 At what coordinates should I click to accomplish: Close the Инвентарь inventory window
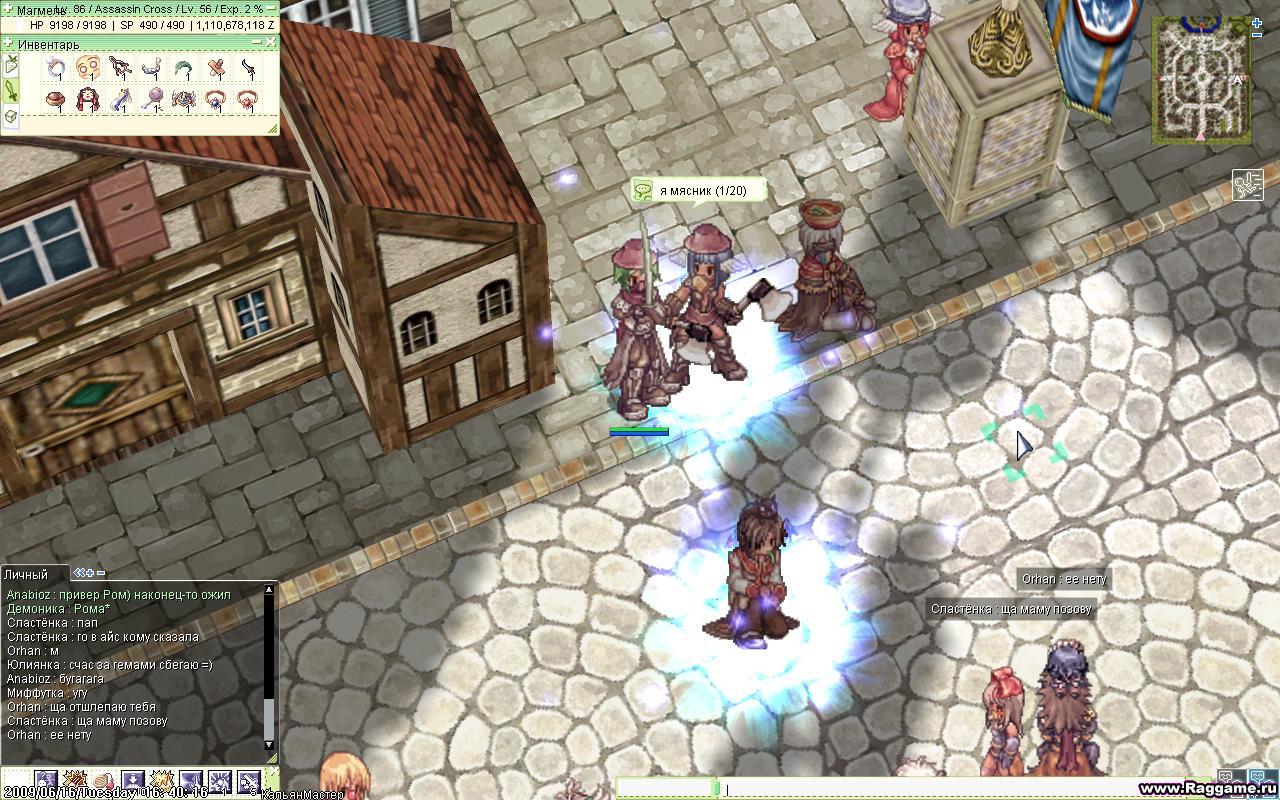pyautogui.click(x=271, y=42)
